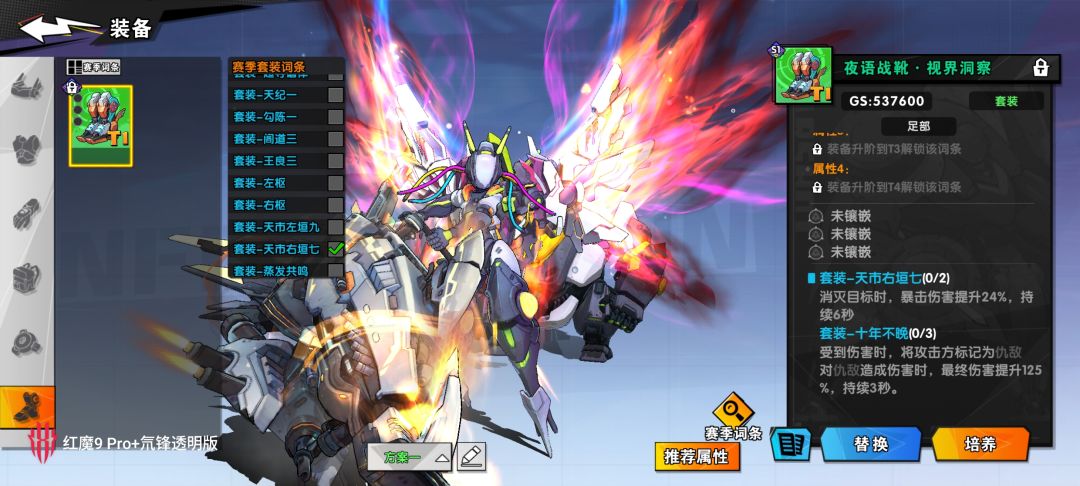The image size is (1080, 486).
Task: Toggle the 套装-天市左垣九 checkbox
Action: coord(335,227)
